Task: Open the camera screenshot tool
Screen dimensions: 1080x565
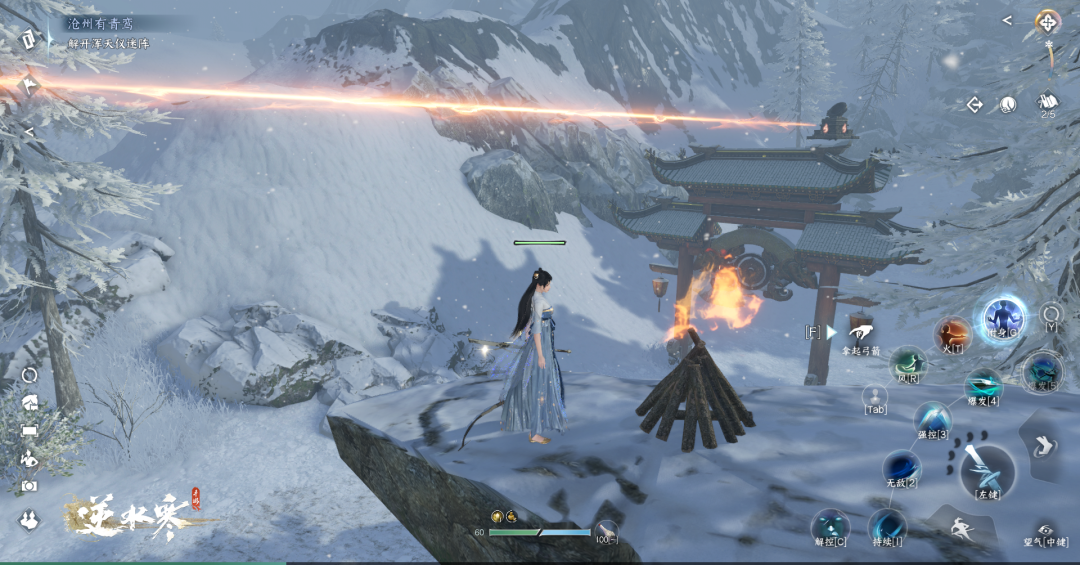Action: point(29,486)
